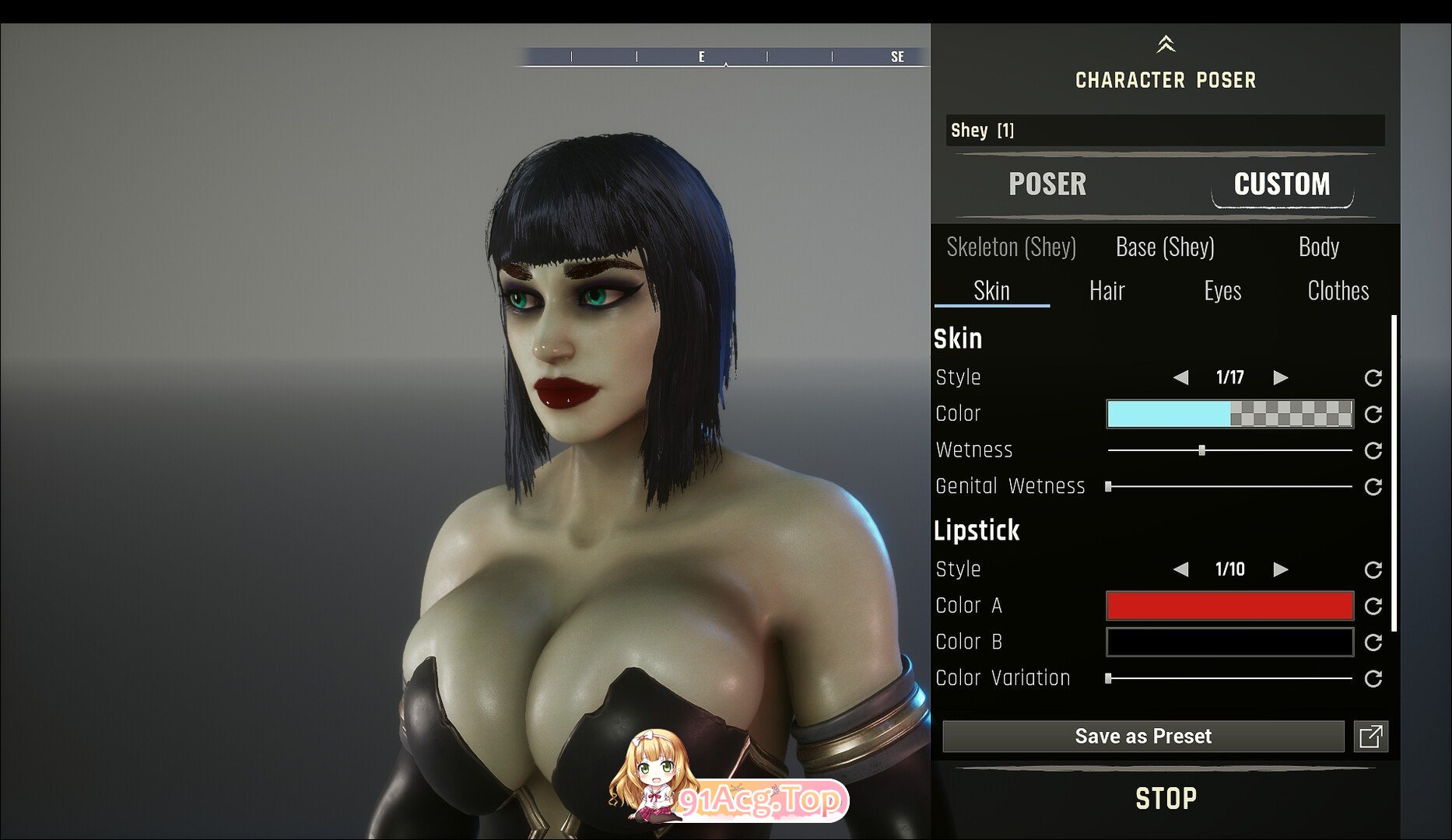This screenshot has height=840, width=1452.
Task: Switch to the POSER tab
Action: coord(1047,184)
